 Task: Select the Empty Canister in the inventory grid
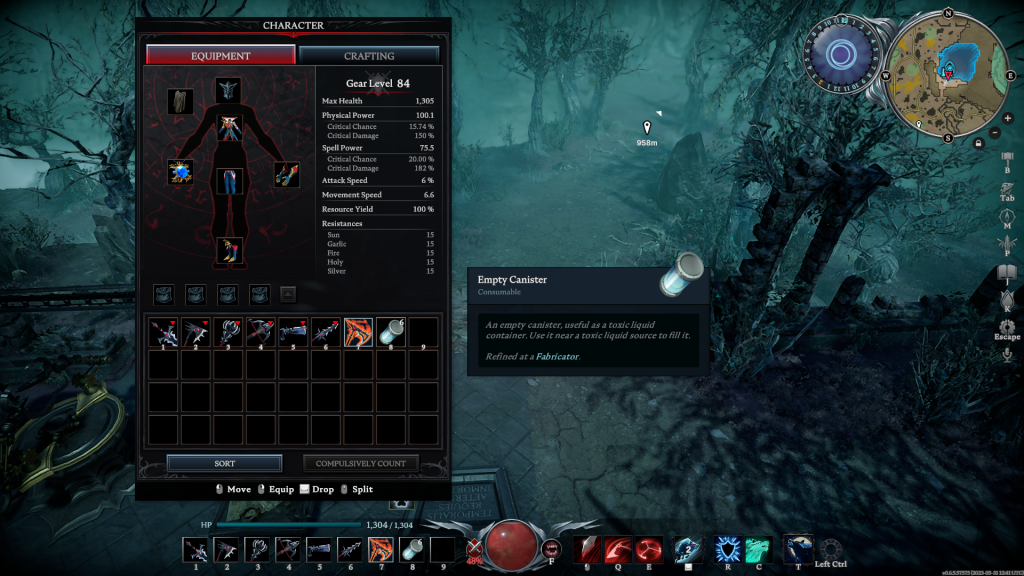pyautogui.click(x=391, y=332)
